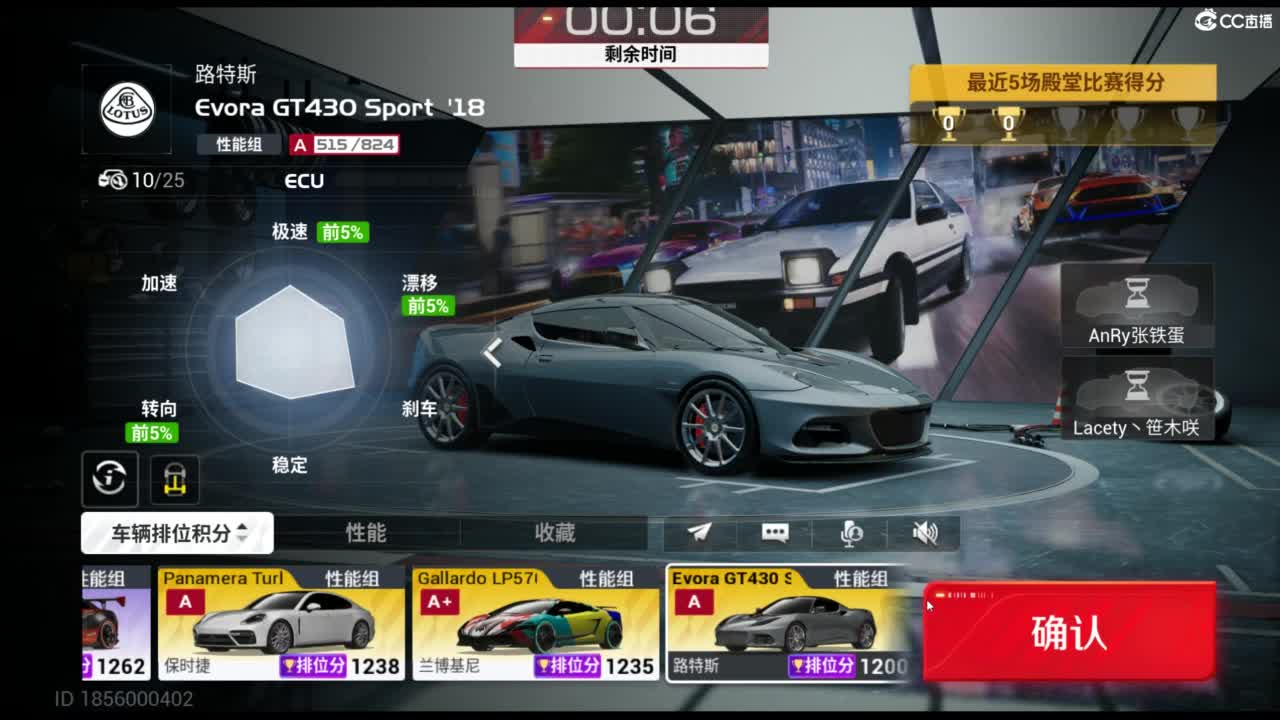Open the chat bubble message icon
1280x720 pixels.
pos(775,533)
